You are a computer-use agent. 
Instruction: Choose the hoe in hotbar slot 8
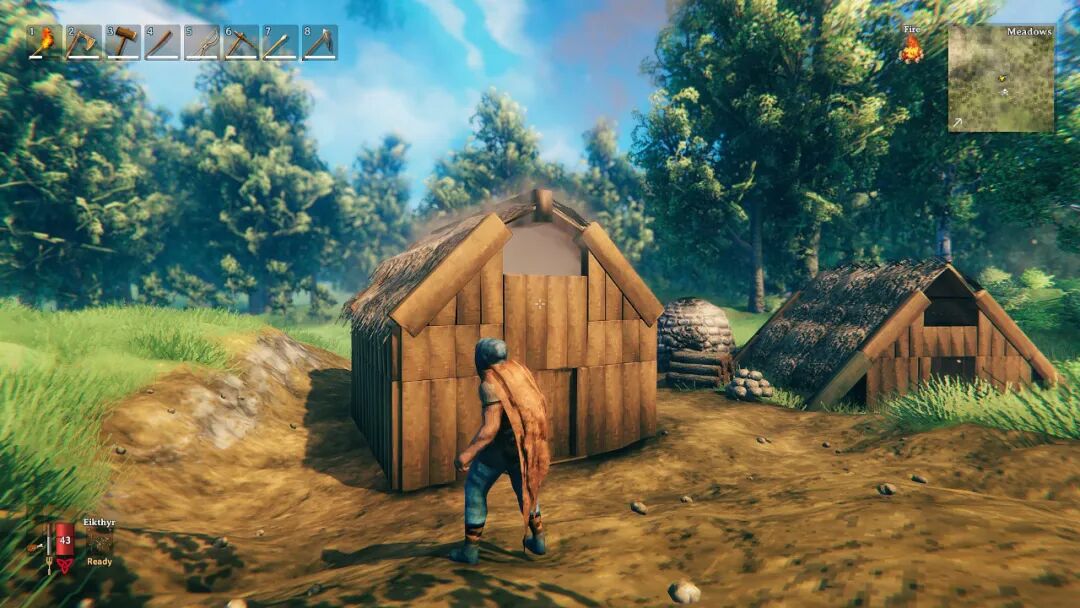(x=320, y=43)
